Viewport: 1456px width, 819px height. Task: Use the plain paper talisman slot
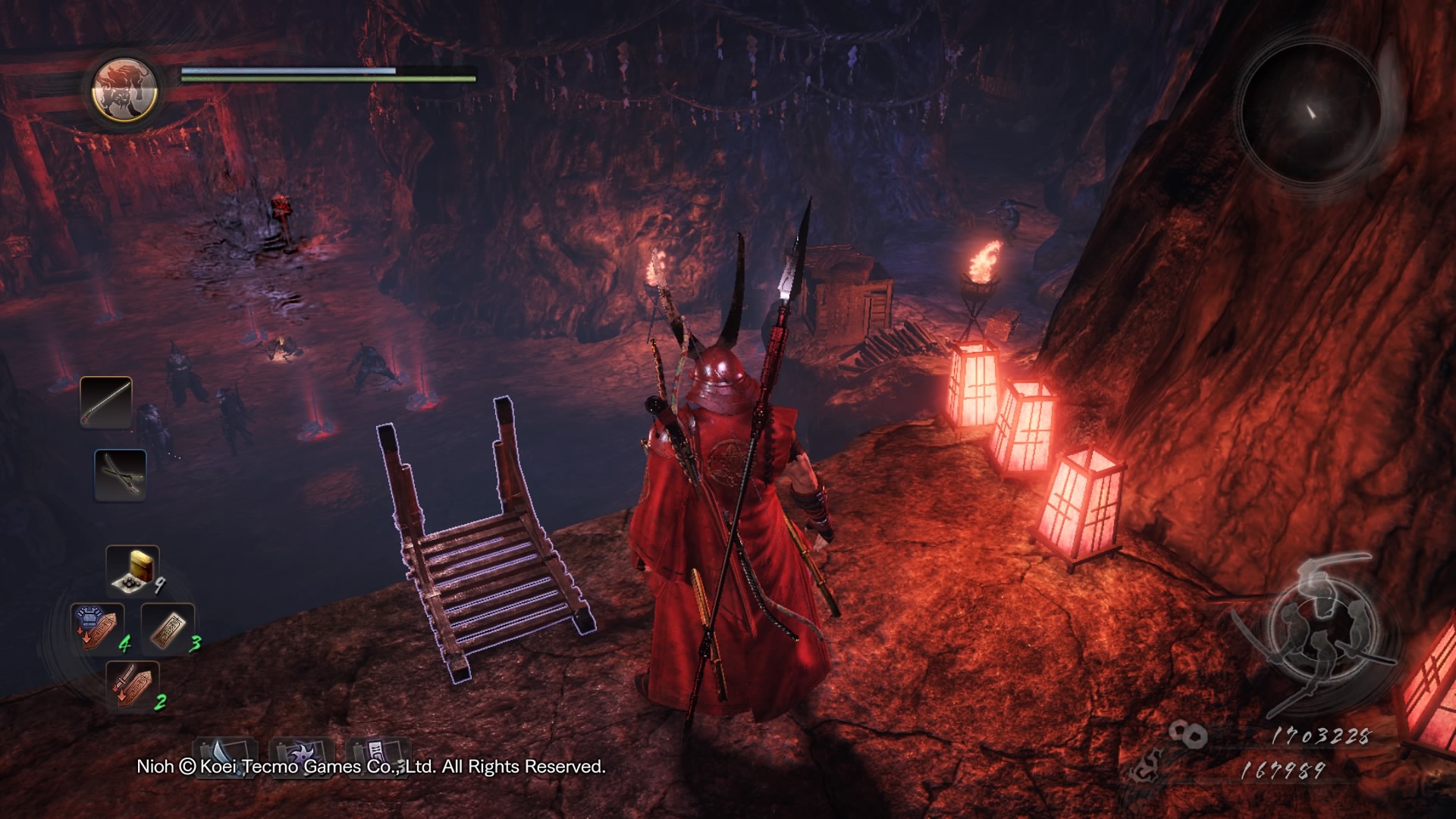168,629
